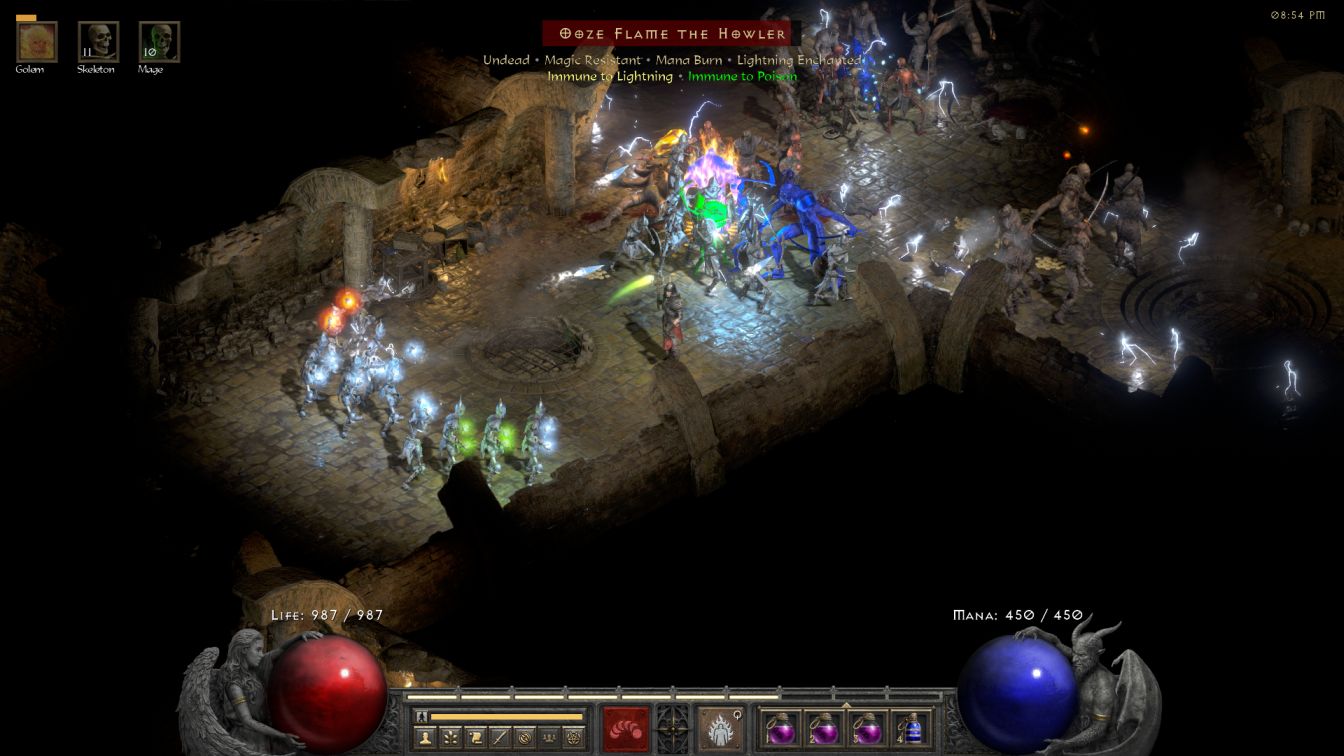Expand the belt with the arrow above potions
This screenshot has width=1344, height=756.
click(846, 704)
